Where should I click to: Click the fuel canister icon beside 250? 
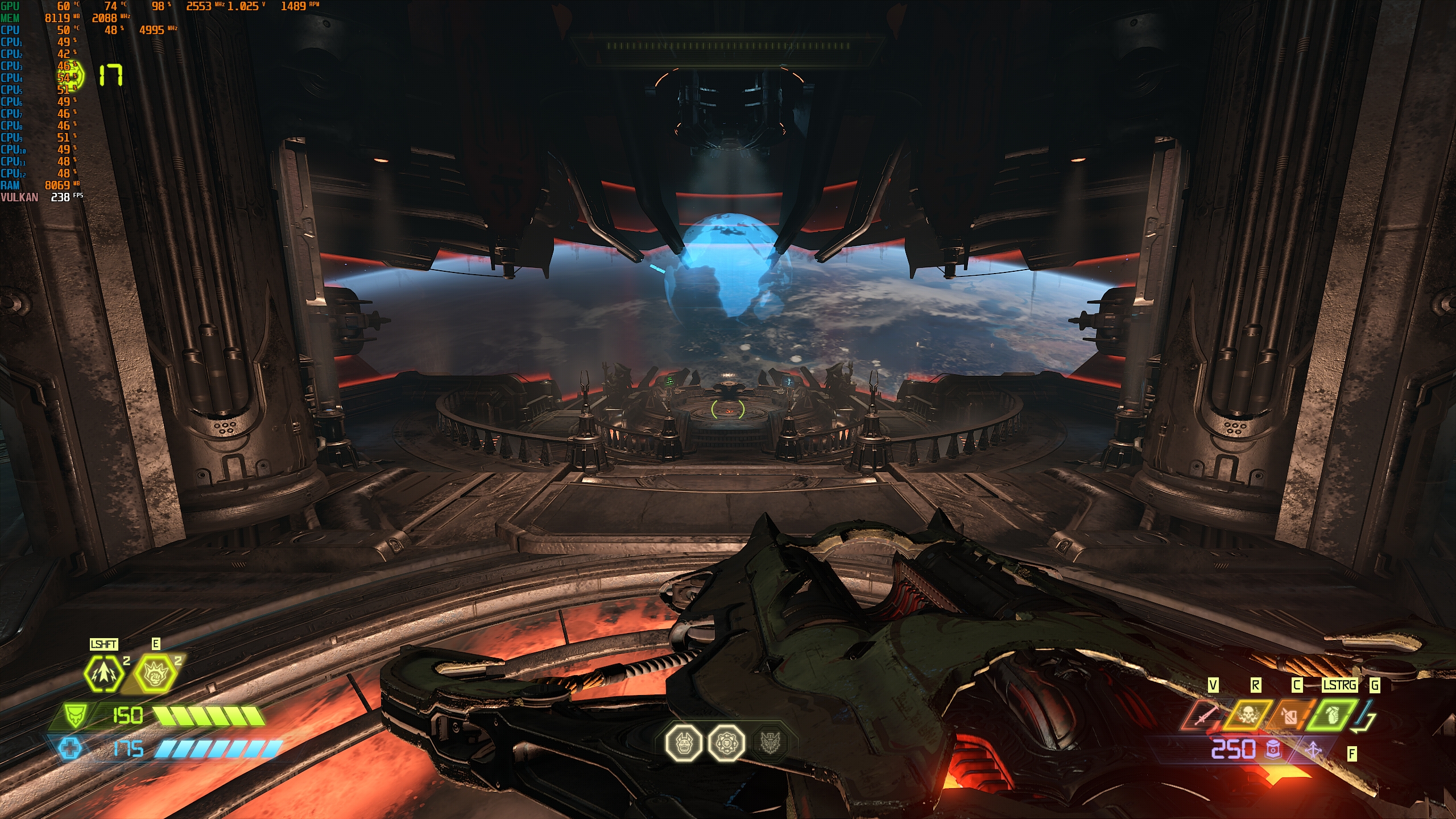(1273, 750)
